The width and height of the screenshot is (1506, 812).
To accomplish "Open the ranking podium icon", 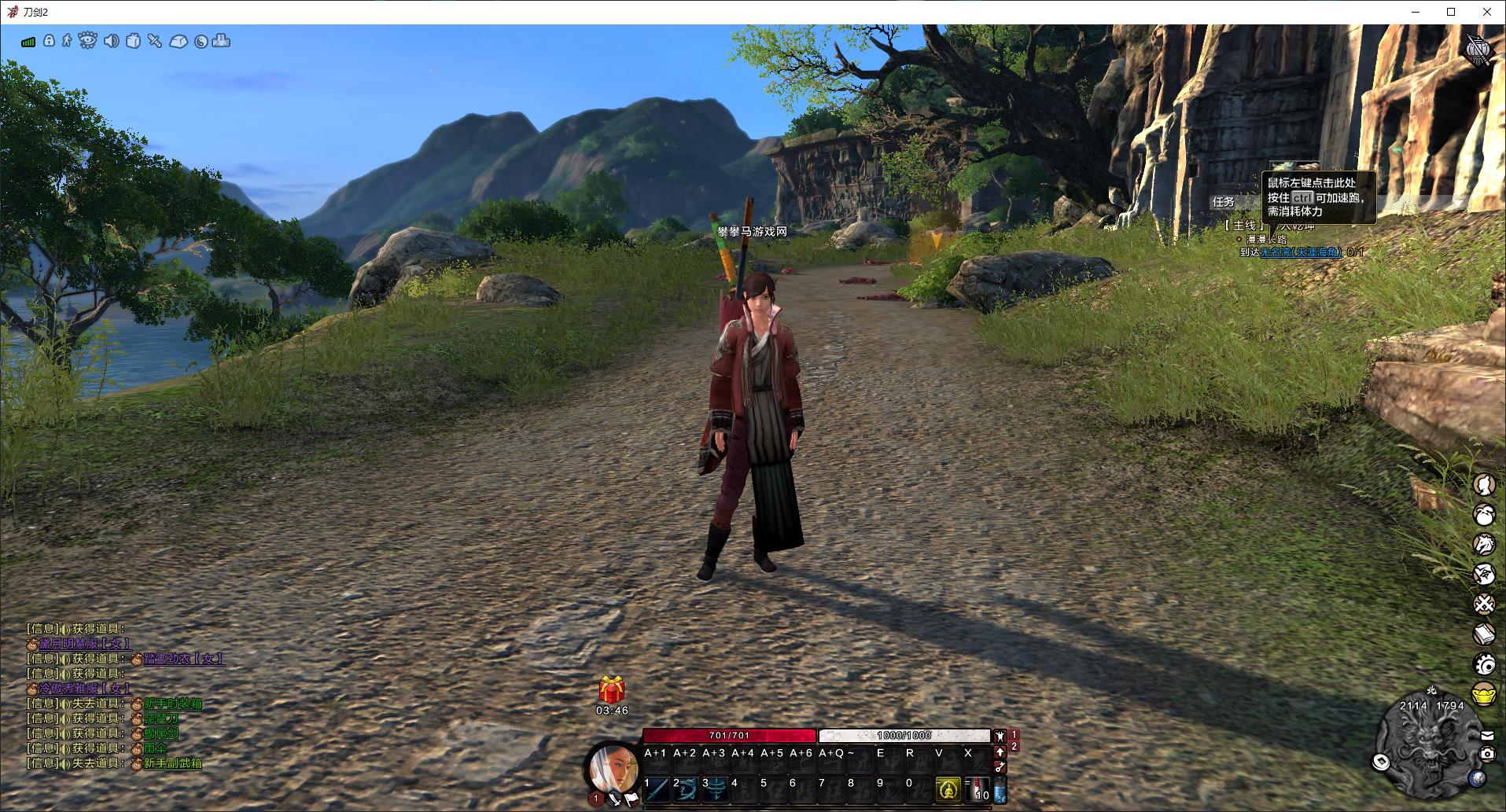I will 221,40.
